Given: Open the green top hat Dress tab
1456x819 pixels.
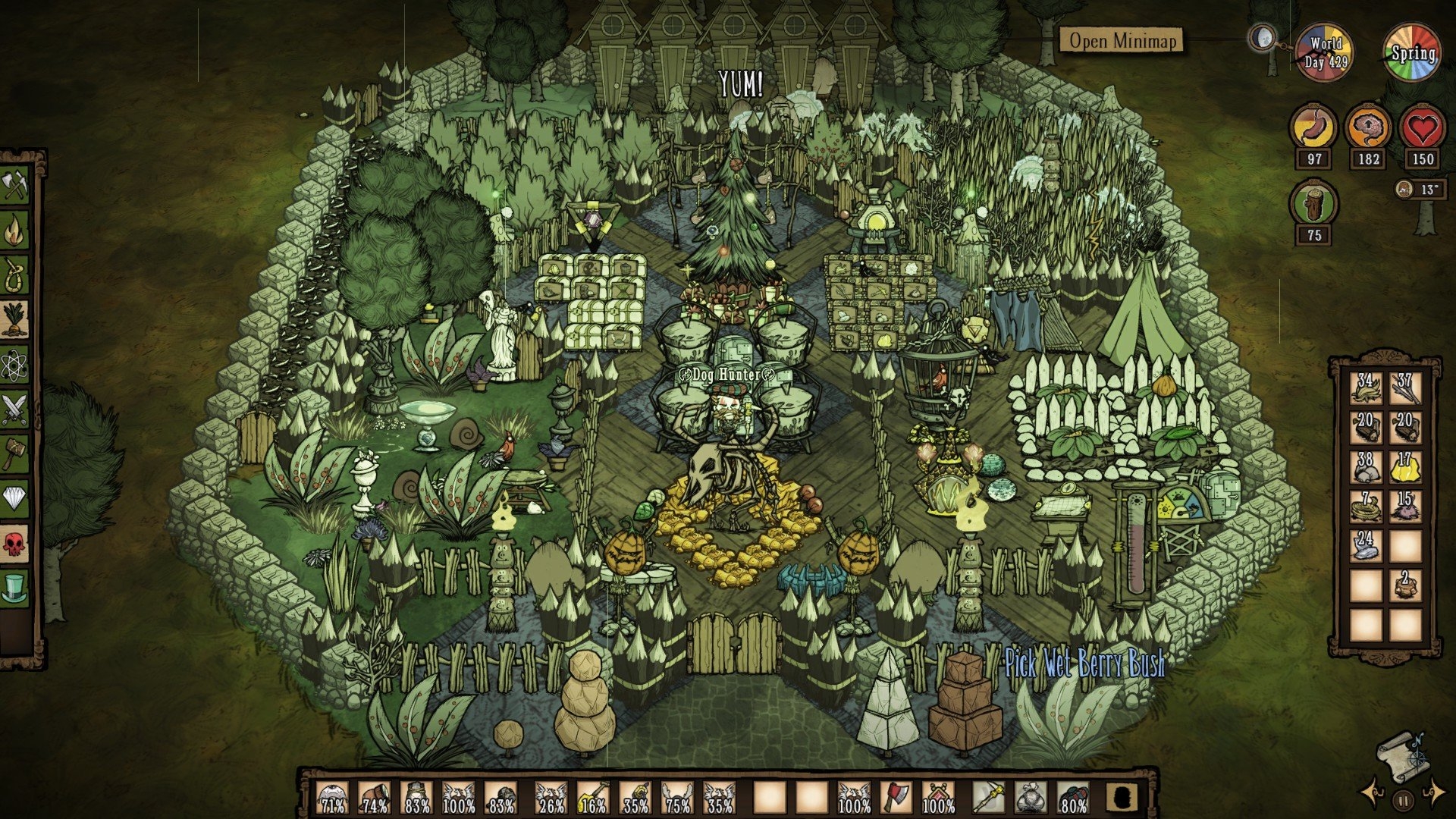Looking at the screenshot, I should (15, 587).
